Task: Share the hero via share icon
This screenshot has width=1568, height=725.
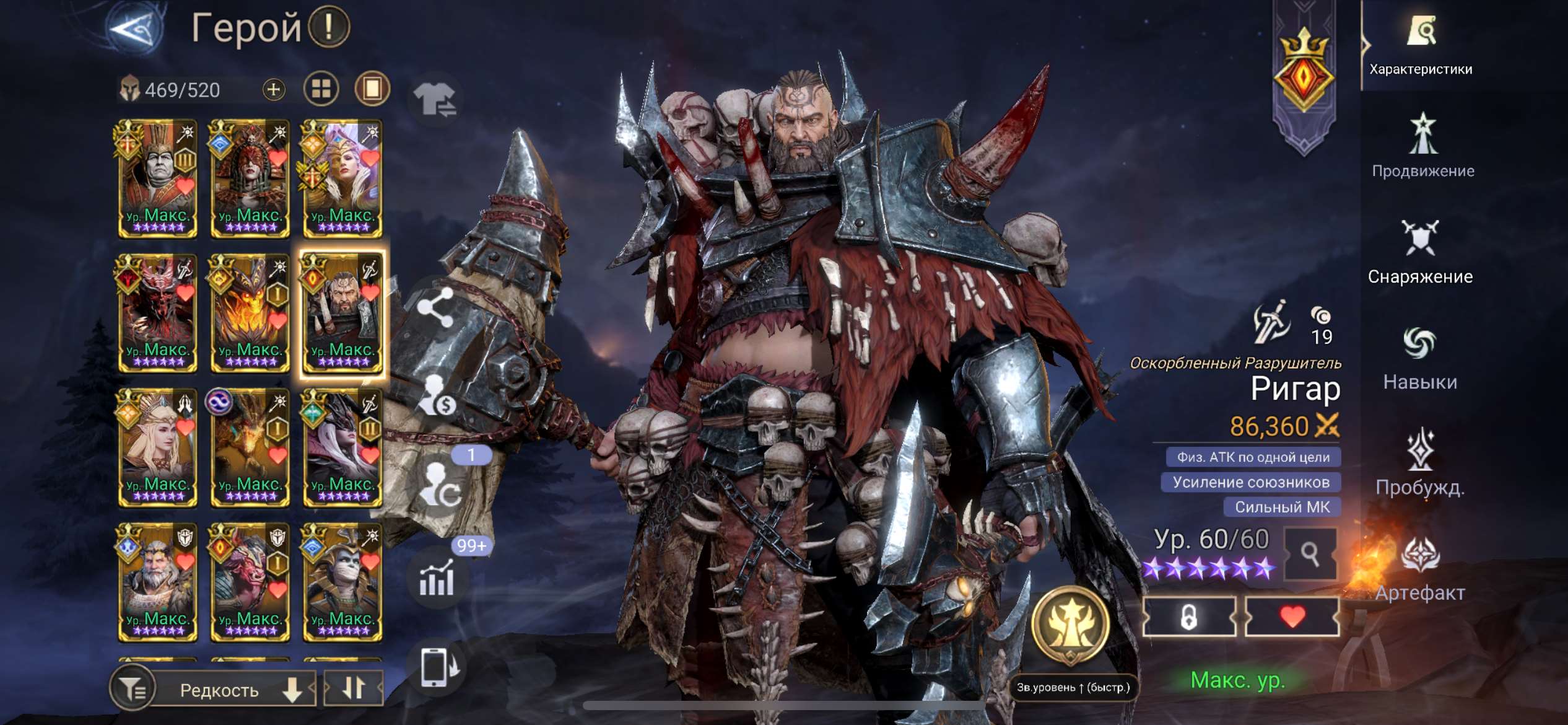Action: (435, 308)
